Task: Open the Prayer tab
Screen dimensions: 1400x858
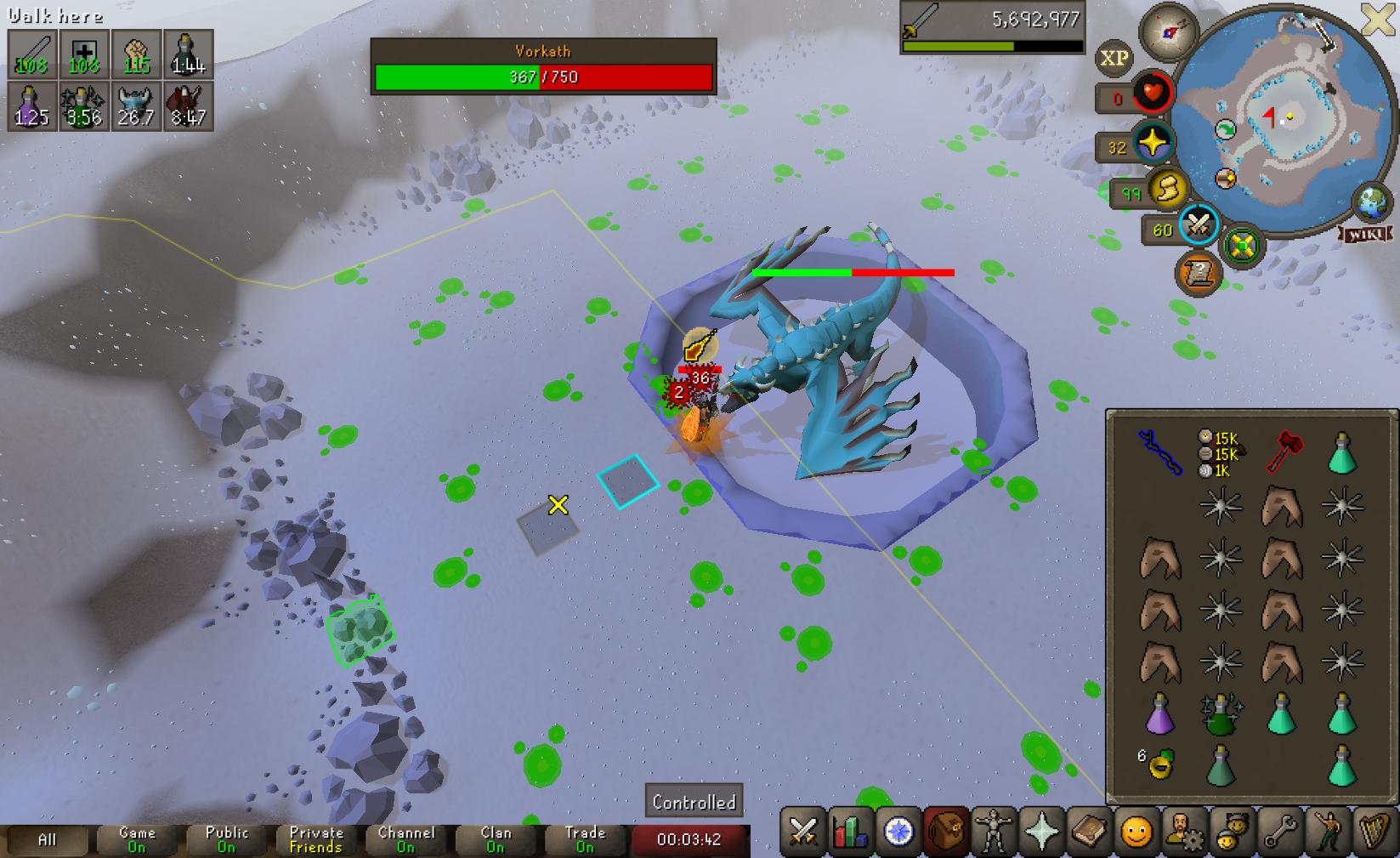Action: point(1041,832)
